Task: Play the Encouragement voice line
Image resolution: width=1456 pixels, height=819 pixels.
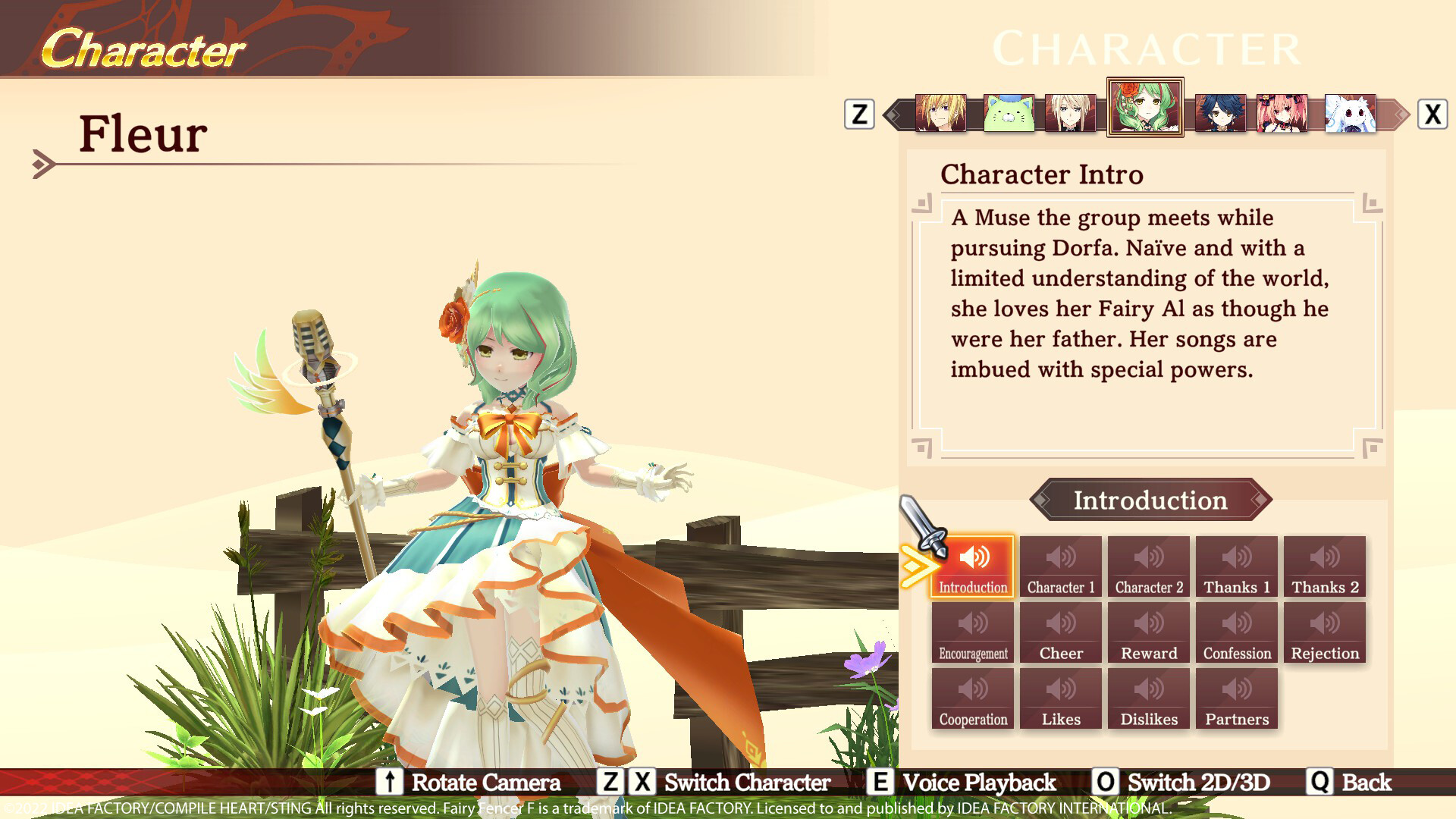Action: pyautogui.click(x=973, y=632)
